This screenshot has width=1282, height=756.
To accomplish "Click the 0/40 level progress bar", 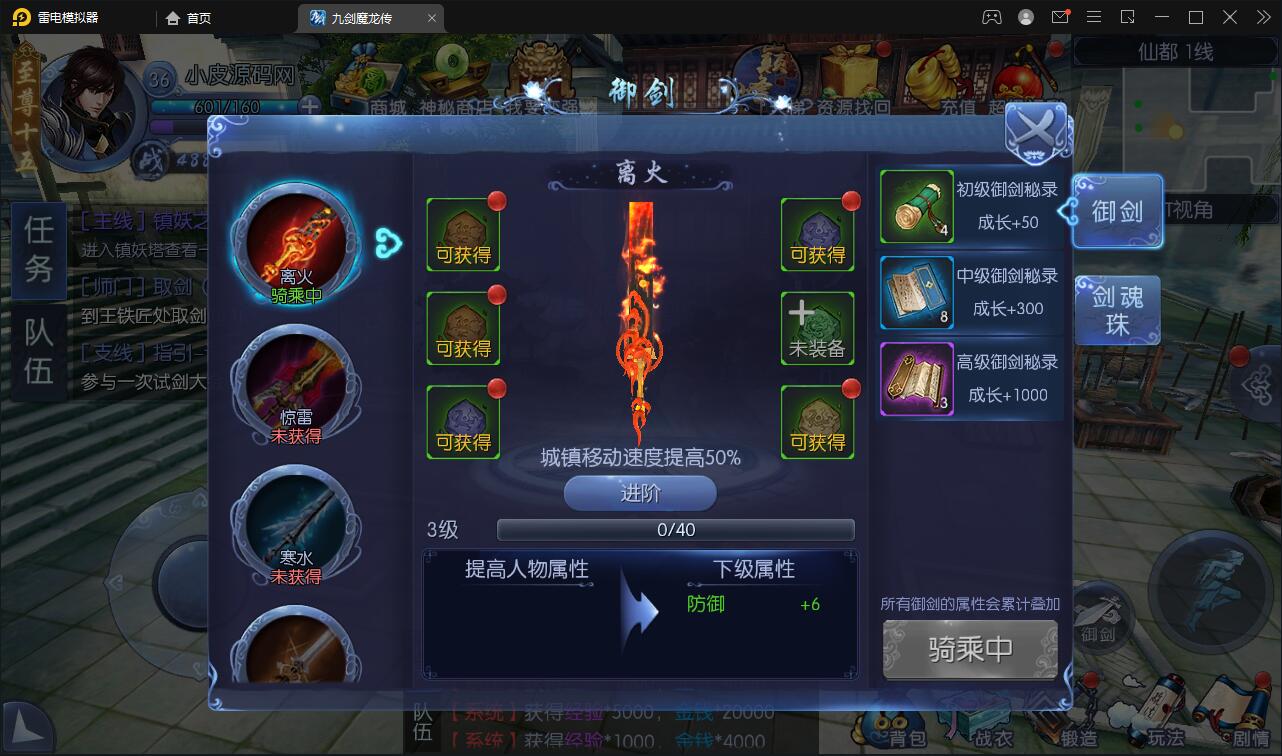I will click(x=674, y=529).
